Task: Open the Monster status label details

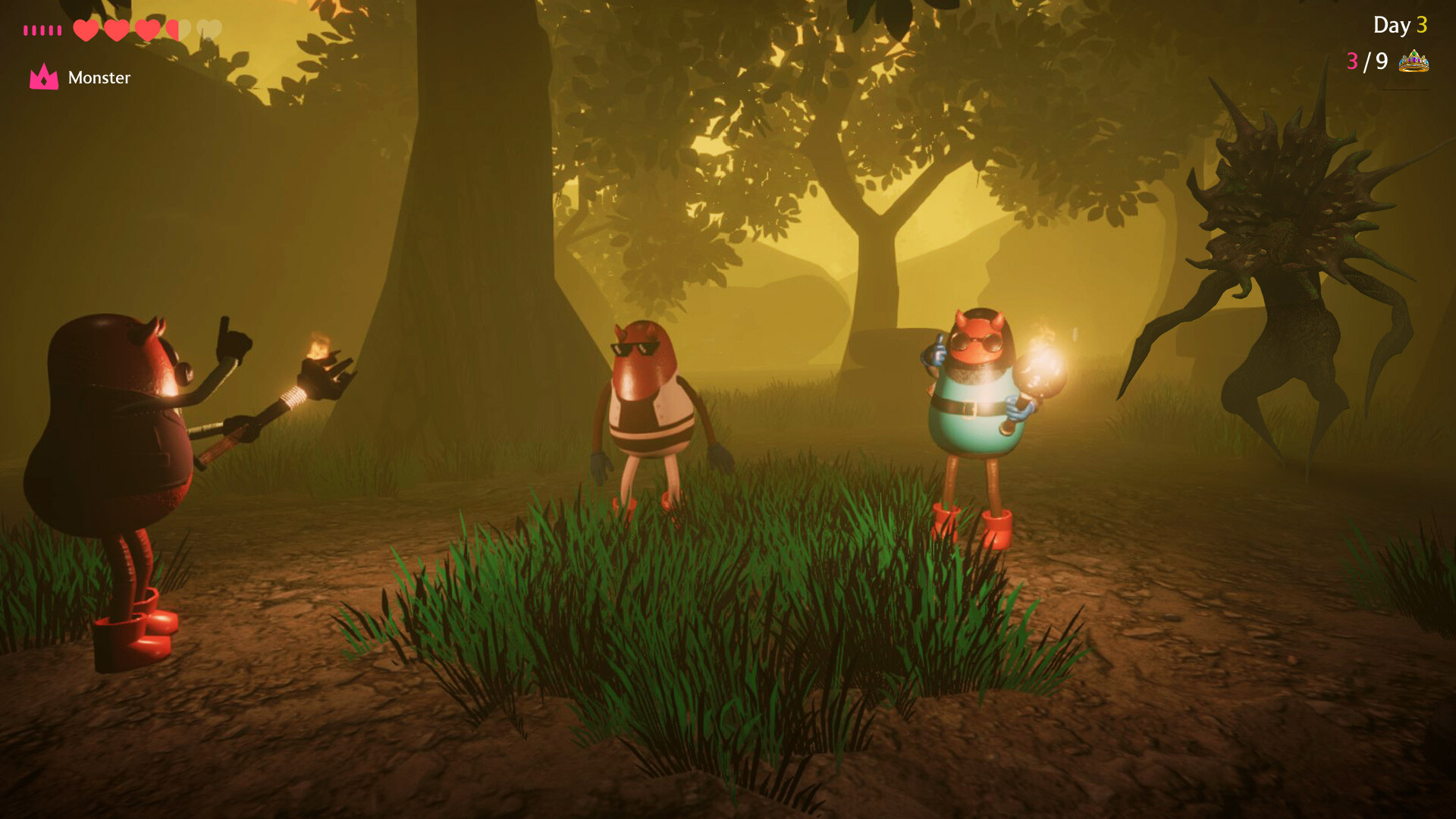Action: tap(99, 77)
